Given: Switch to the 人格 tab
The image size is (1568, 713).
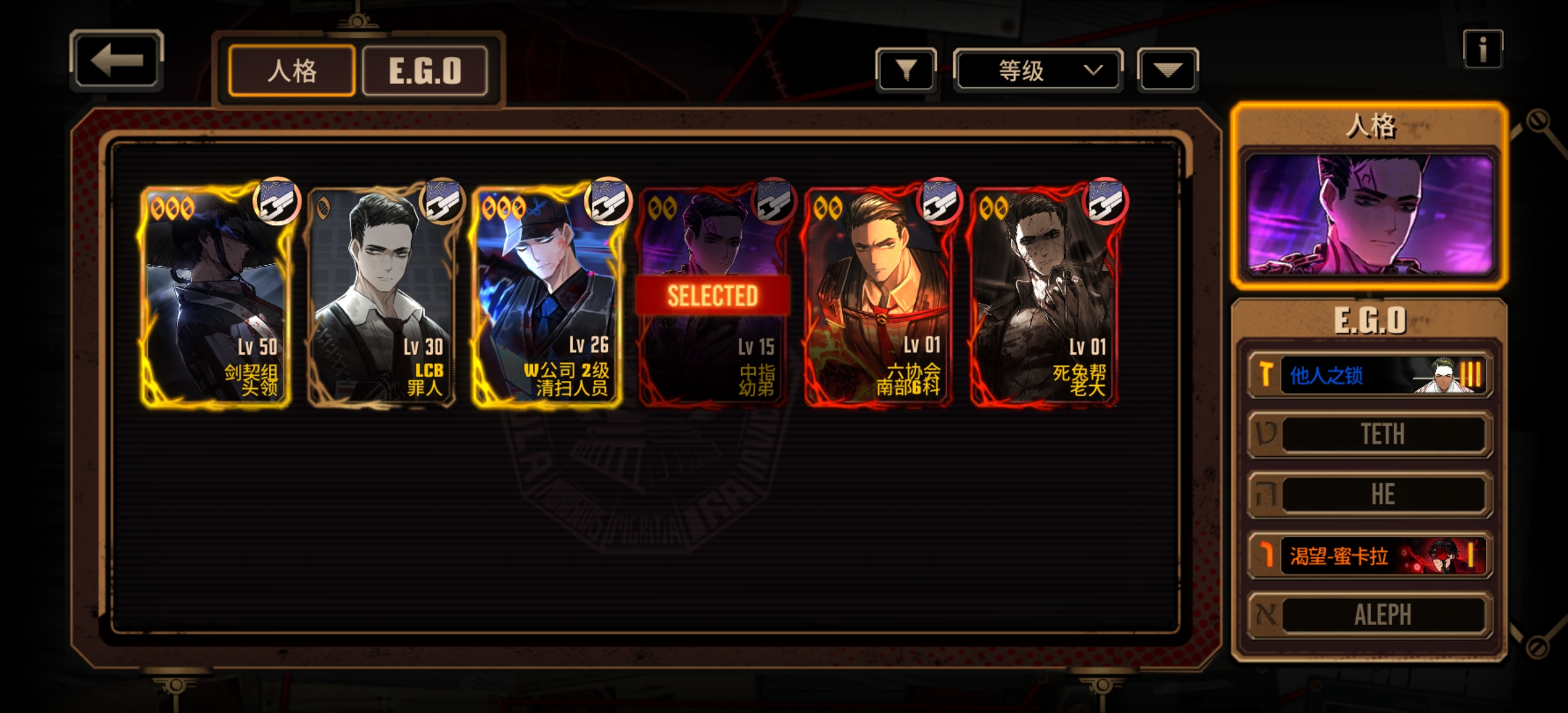Looking at the screenshot, I should point(292,71).
